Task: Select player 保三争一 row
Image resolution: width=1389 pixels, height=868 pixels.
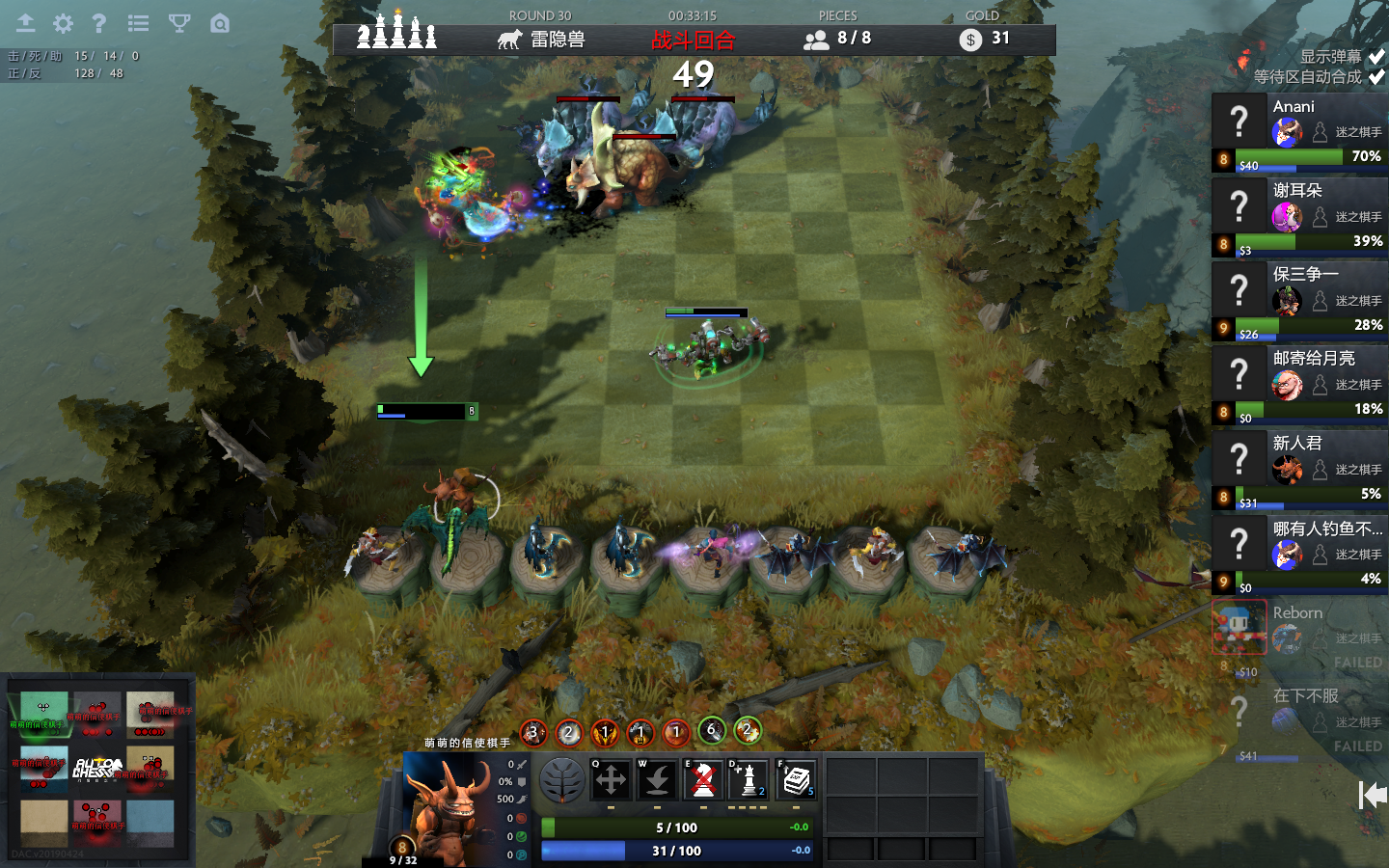Action: pyautogui.click(x=1298, y=301)
